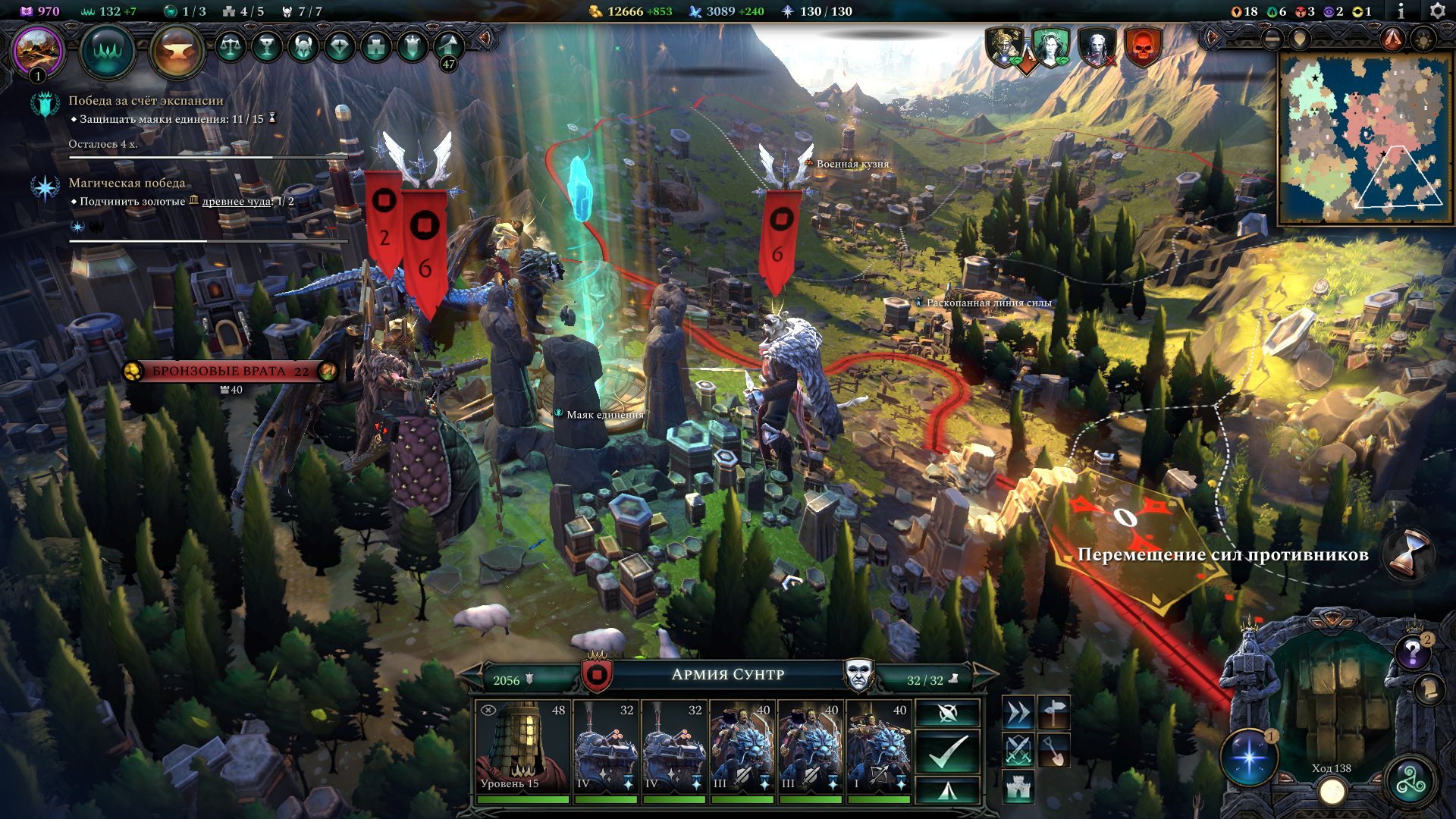The height and width of the screenshot is (819, 1456).
Task: Open the gear settings menu
Action: click(1437, 11)
